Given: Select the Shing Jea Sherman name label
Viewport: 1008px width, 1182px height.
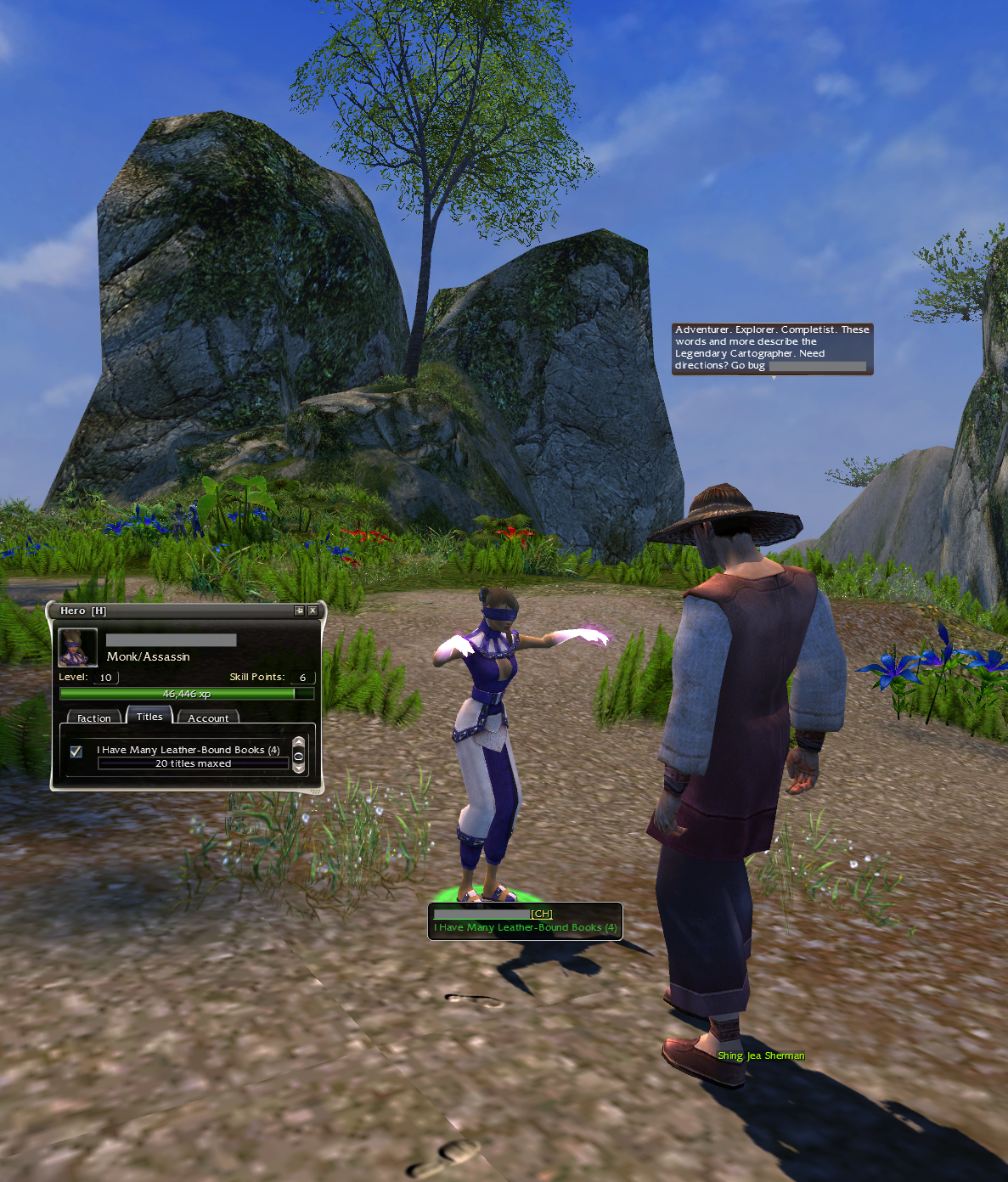Looking at the screenshot, I should pyautogui.click(x=761, y=1055).
